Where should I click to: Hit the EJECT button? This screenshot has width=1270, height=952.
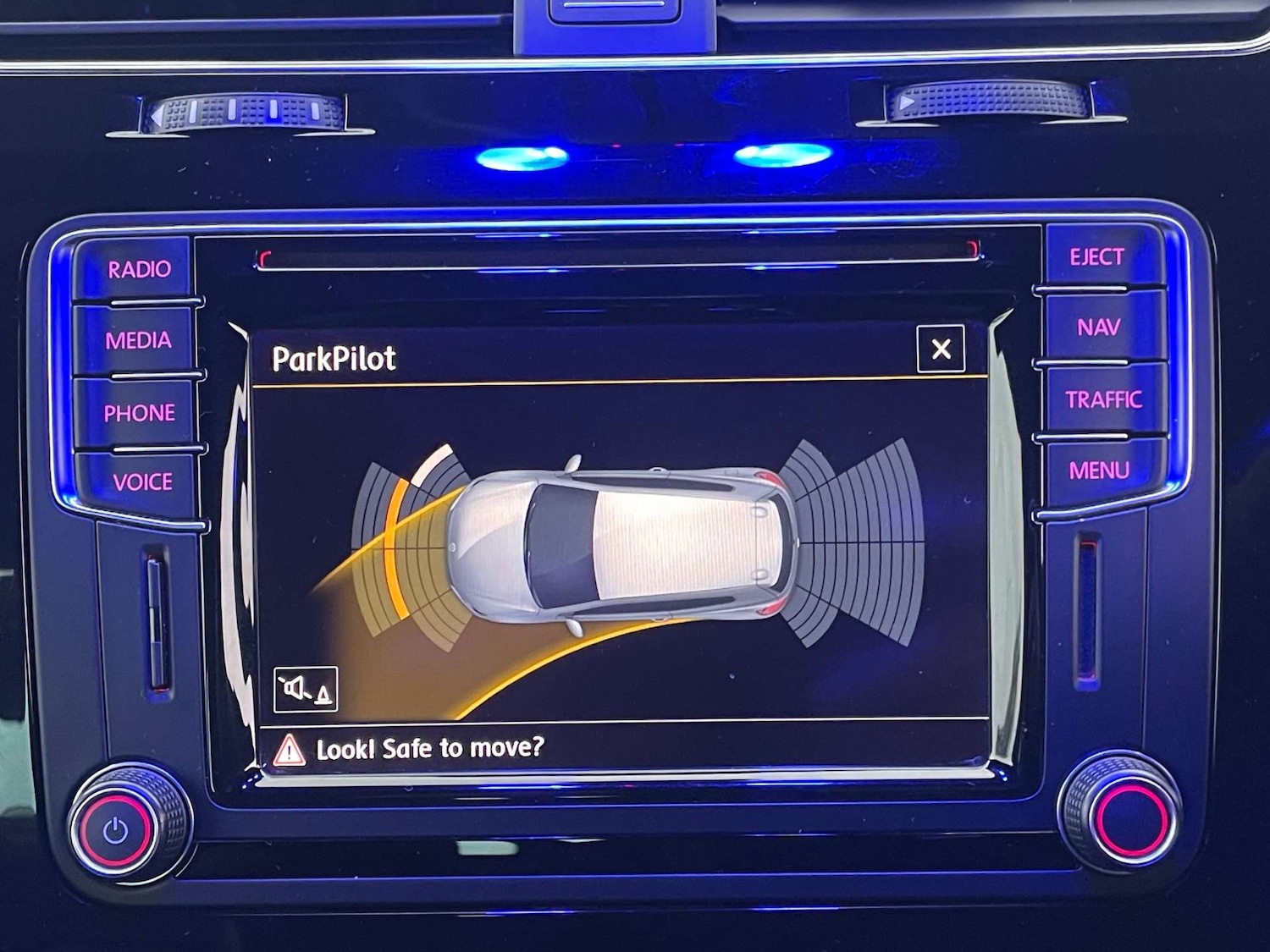coord(1096,257)
